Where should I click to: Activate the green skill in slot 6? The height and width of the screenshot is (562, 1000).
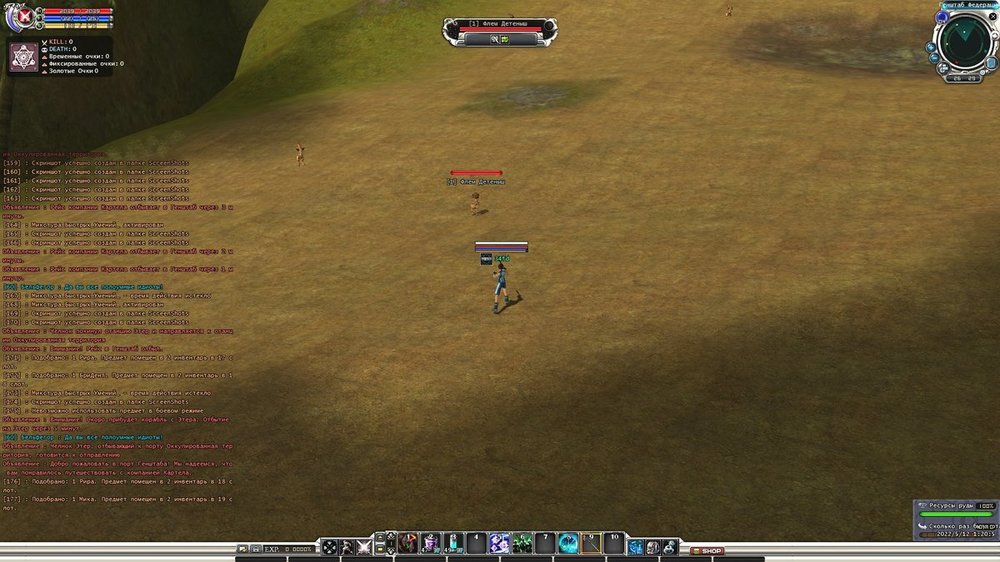522,544
